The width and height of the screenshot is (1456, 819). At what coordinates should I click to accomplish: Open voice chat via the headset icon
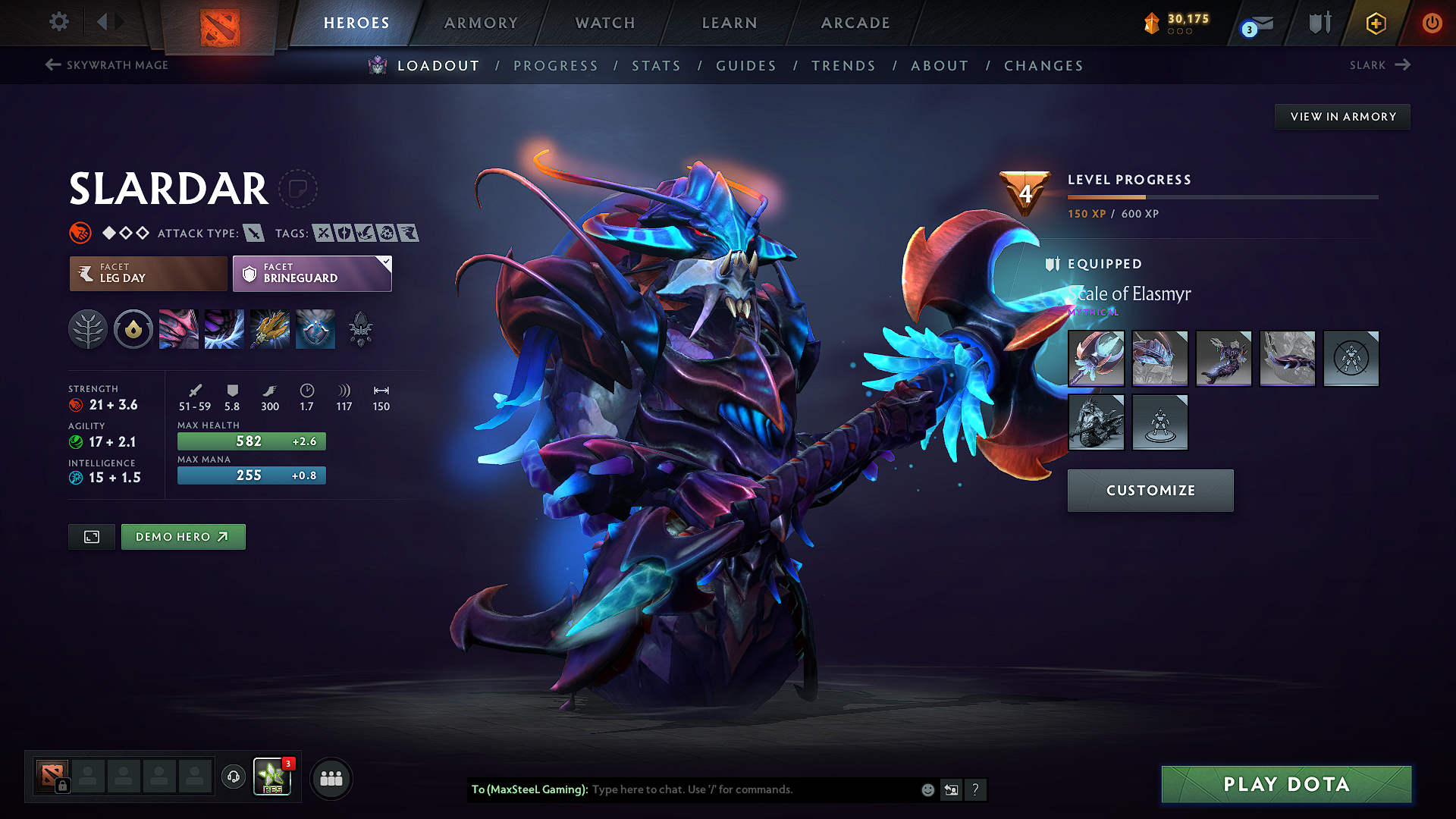pos(233,778)
